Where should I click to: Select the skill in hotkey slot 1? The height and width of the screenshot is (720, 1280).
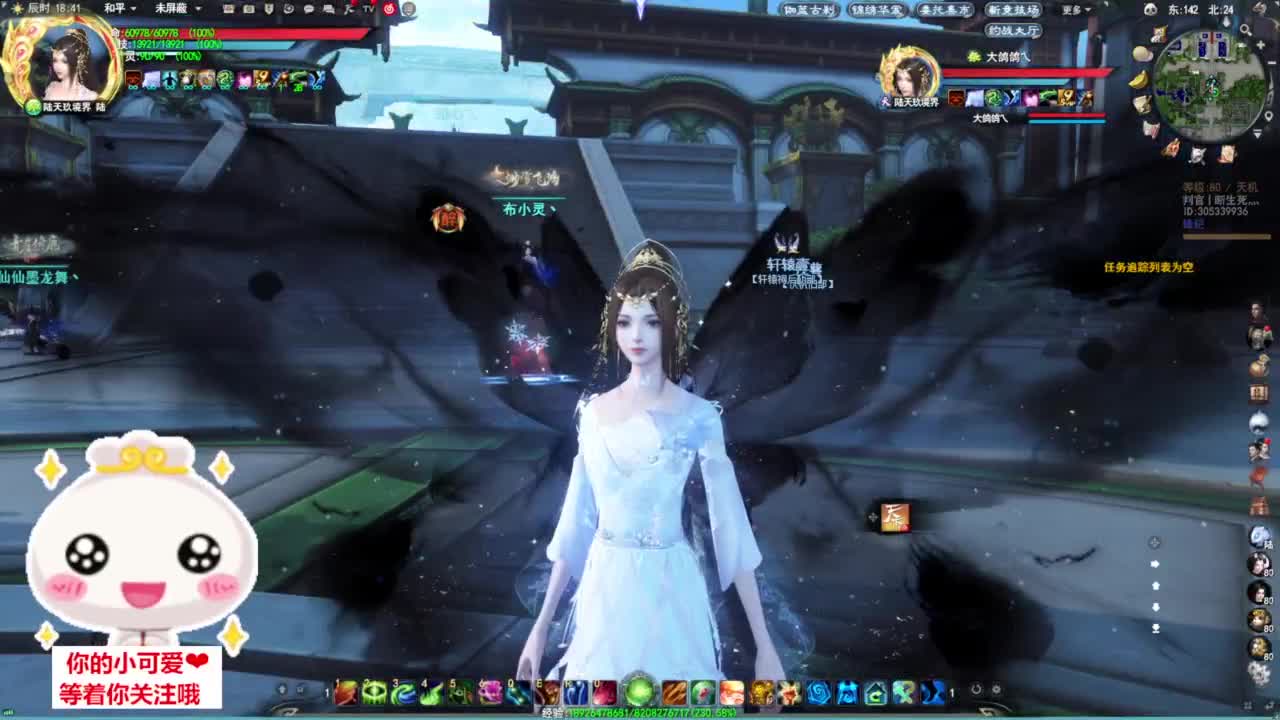(x=346, y=692)
